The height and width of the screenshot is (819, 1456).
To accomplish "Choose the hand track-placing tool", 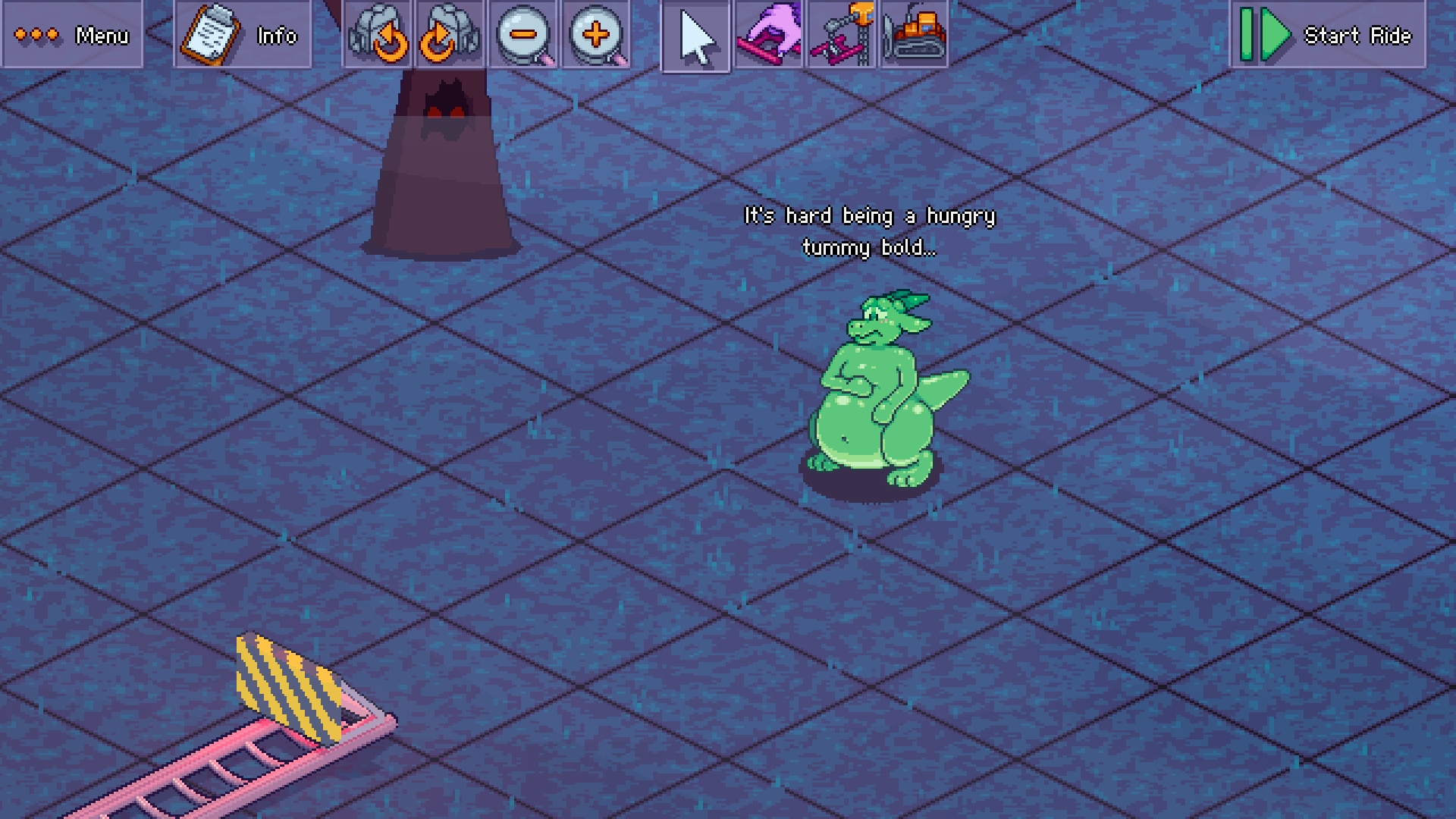I will pyautogui.click(x=768, y=35).
